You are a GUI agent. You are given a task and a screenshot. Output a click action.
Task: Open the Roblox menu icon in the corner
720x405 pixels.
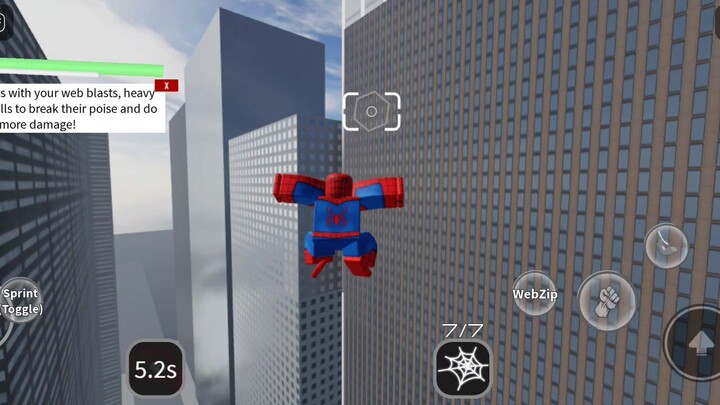point(3,22)
